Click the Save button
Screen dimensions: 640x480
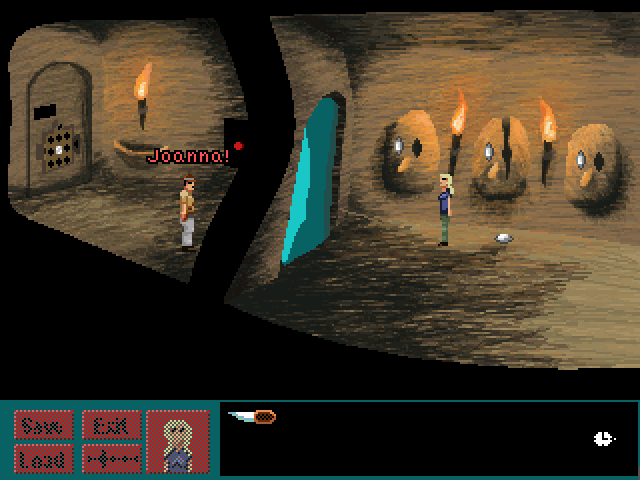pyautogui.click(x=42, y=425)
